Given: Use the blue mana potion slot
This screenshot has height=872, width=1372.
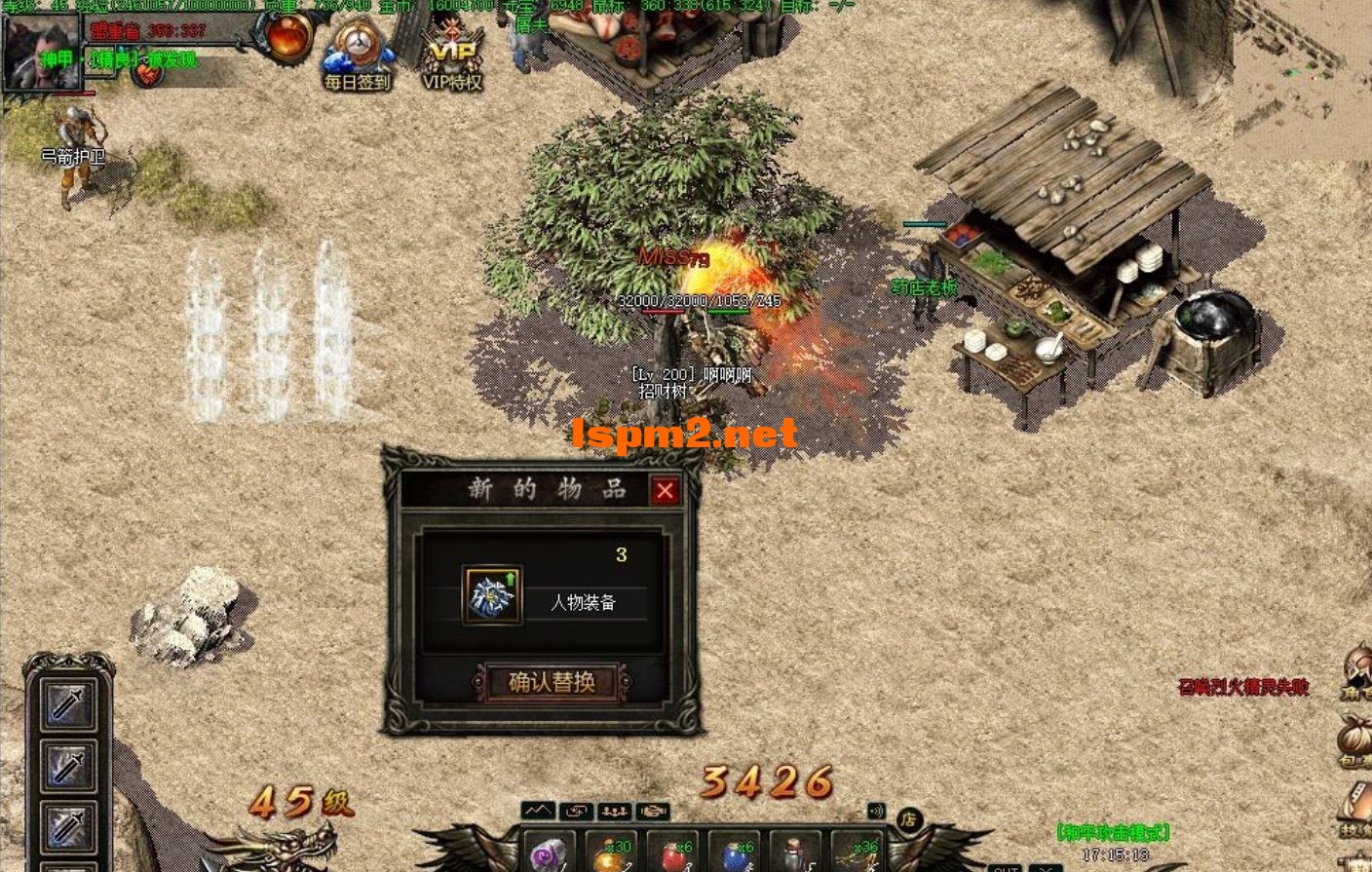Looking at the screenshot, I should point(737,854).
